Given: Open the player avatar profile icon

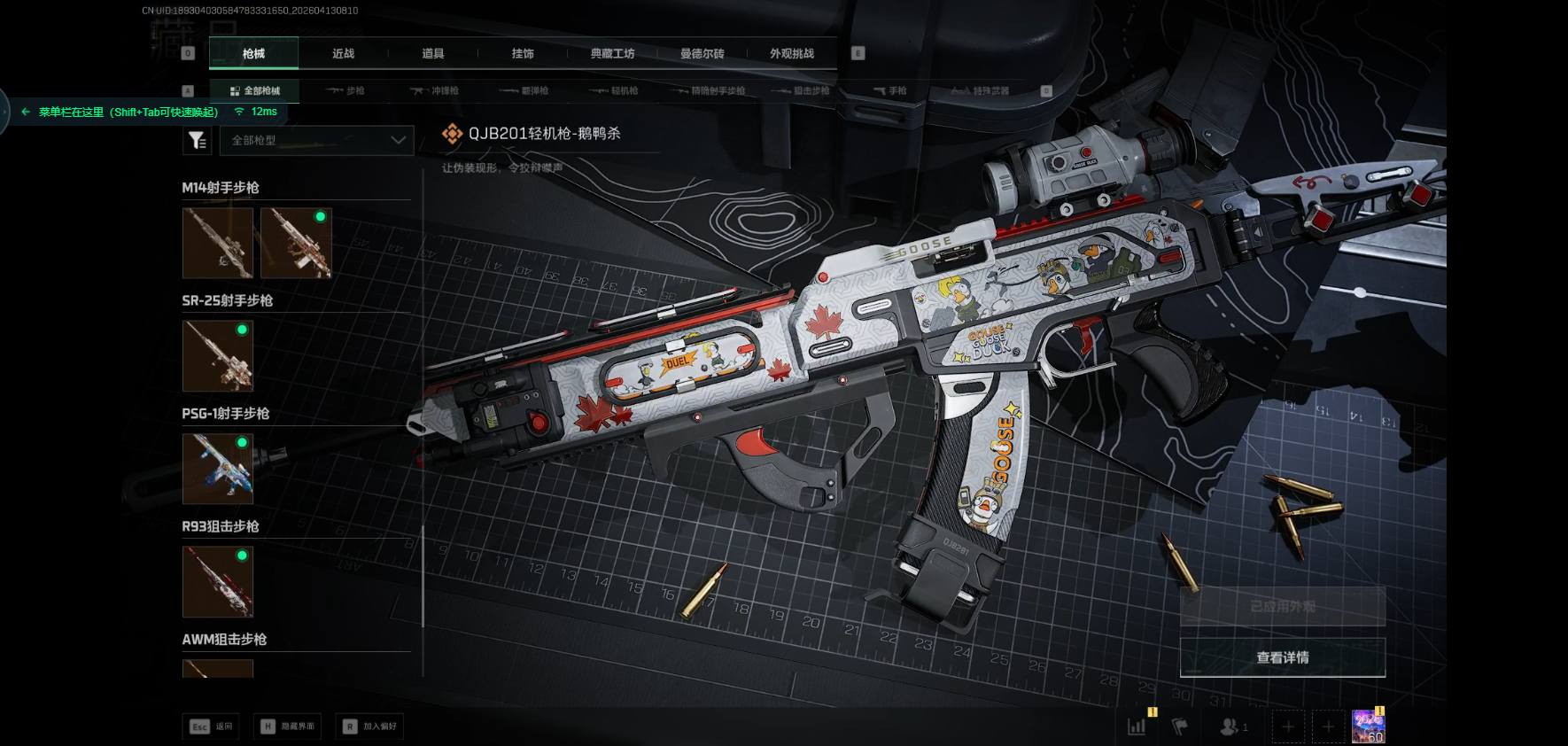Looking at the screenshot, I should coord(1368,727).
